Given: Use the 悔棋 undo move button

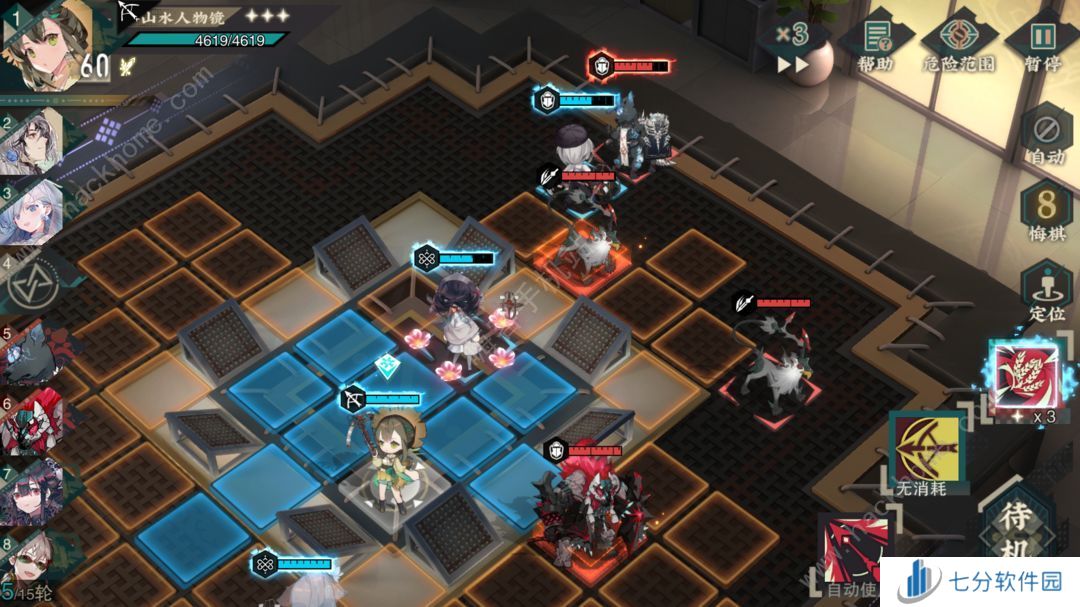Looking at the screenshot, I should 1045,213.
